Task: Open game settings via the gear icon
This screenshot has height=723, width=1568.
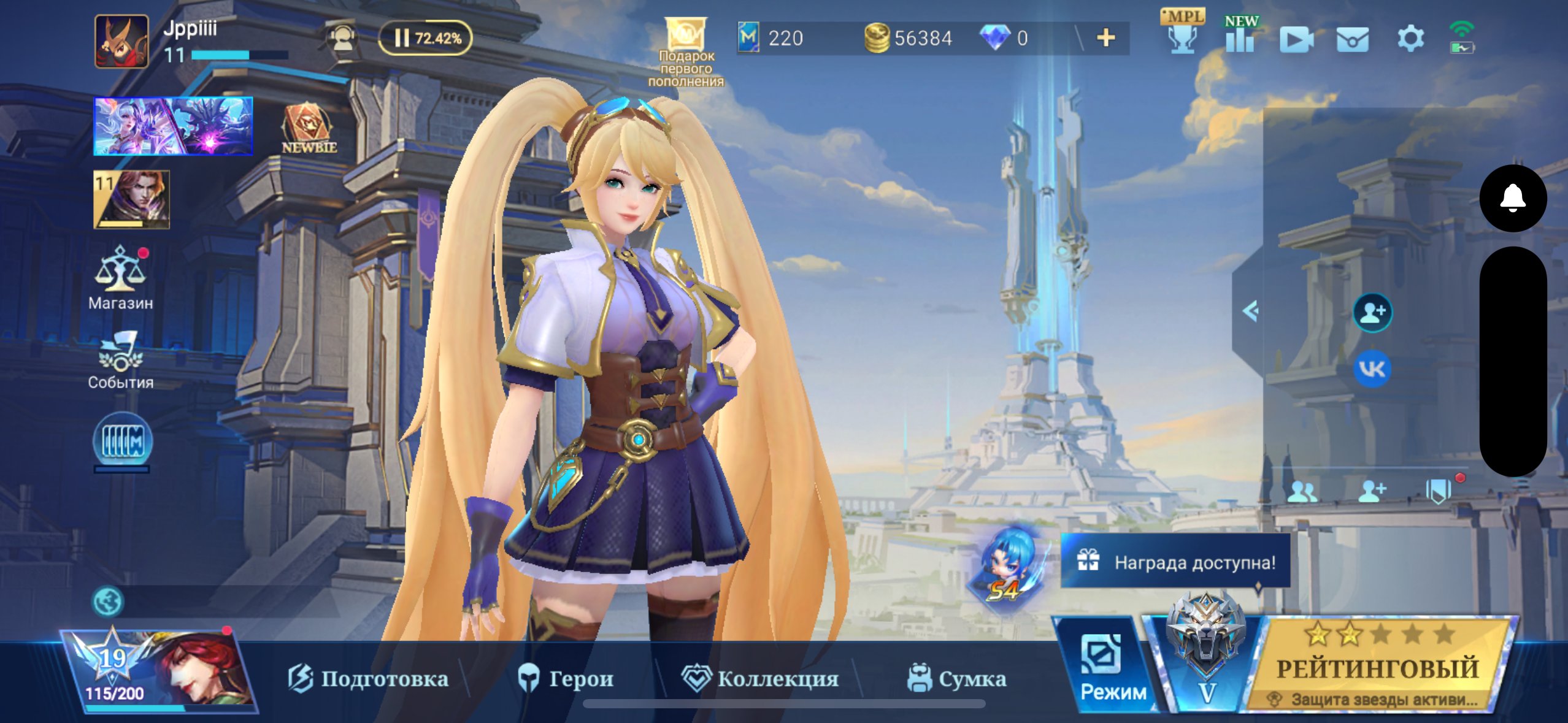Action: tap(1410, 38)
